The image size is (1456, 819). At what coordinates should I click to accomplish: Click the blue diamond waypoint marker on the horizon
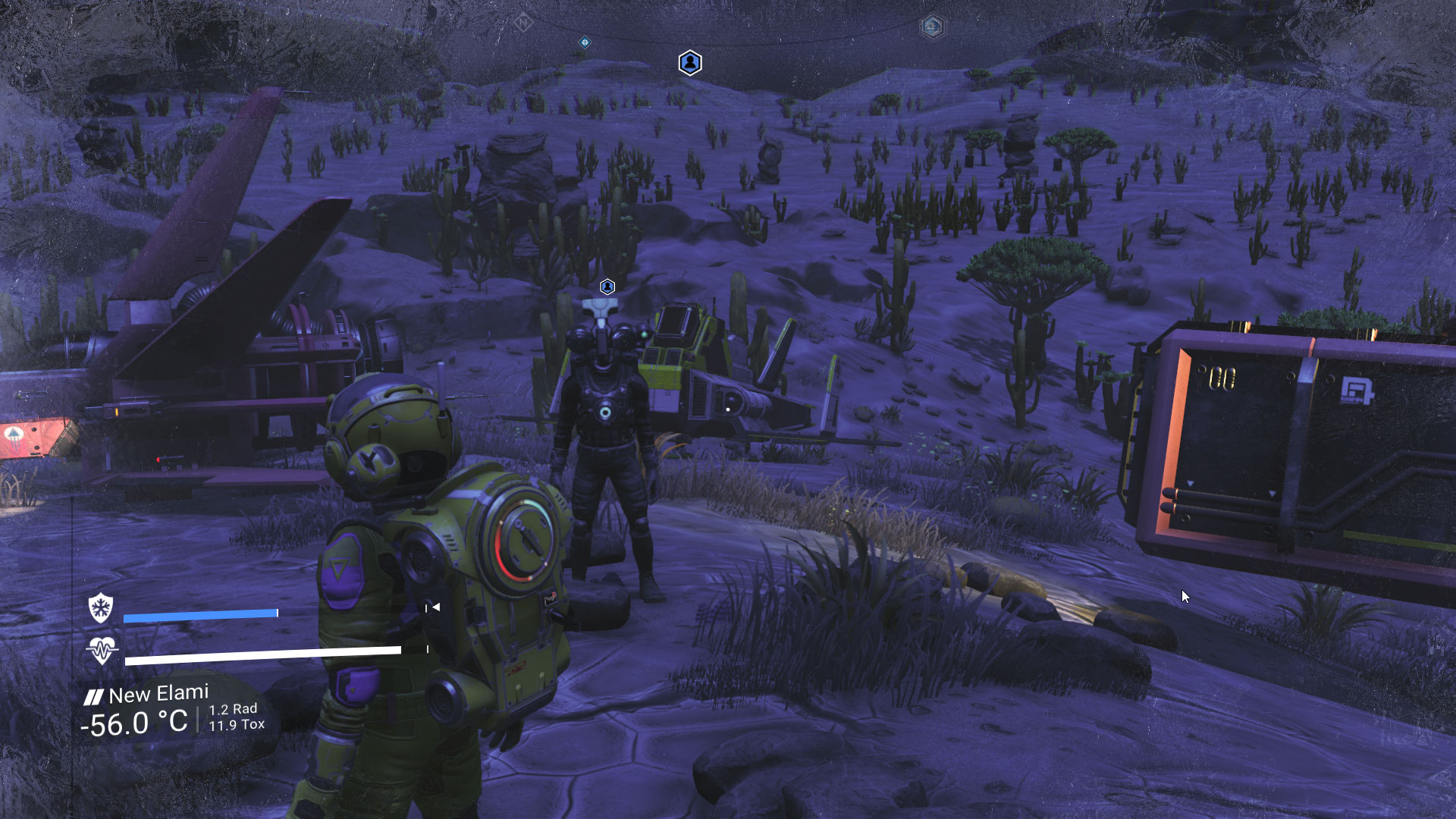(x=583, y=42)
